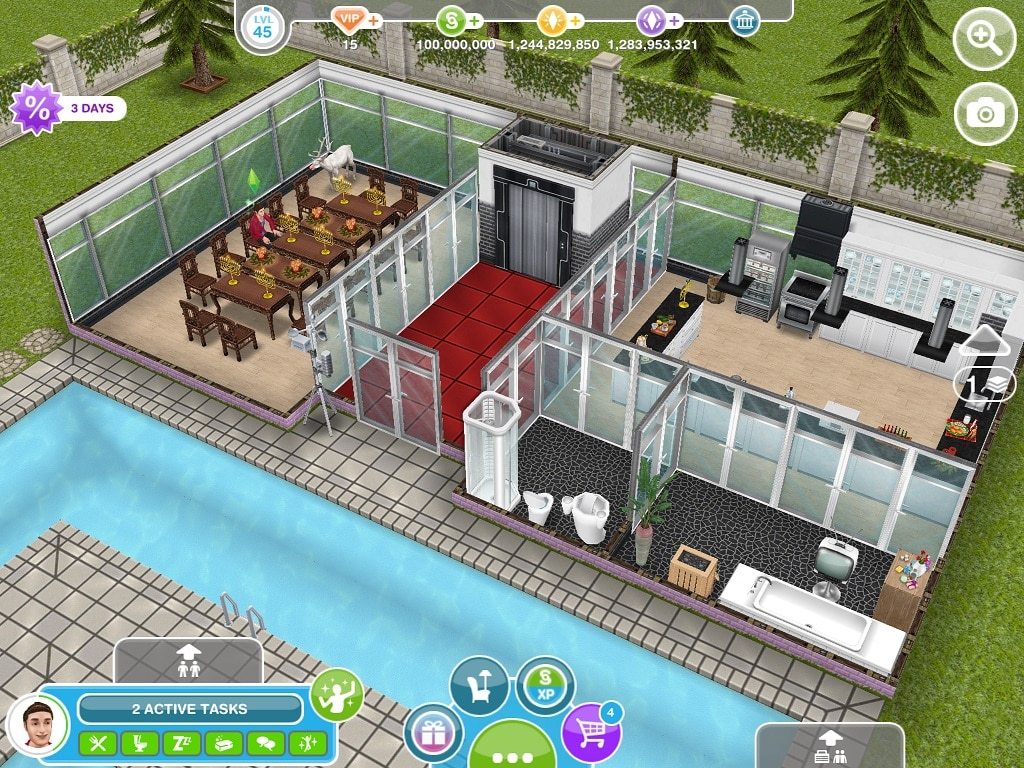
Task: Check the Sim's hunger need icon
Action: [x=97, y=743]
